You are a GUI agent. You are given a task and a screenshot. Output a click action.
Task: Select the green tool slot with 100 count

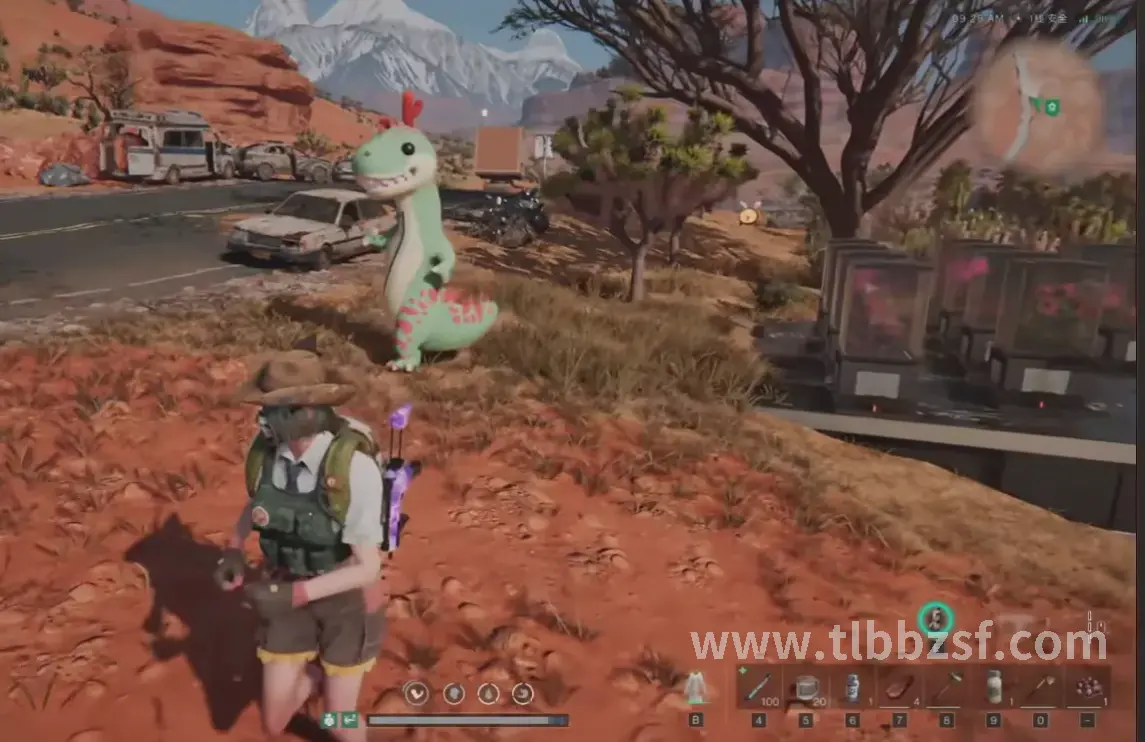point(759,687)
